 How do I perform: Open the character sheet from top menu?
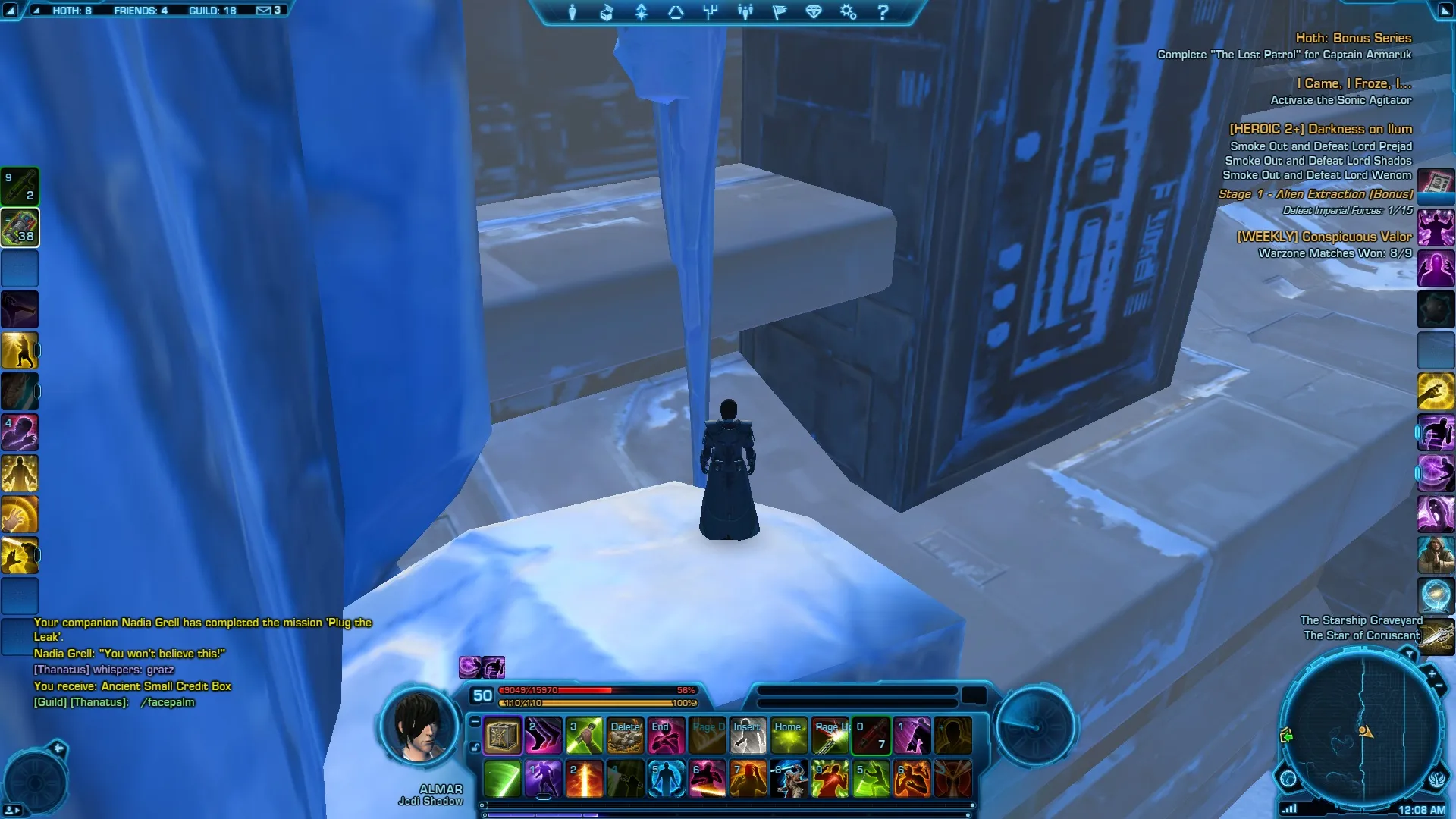(573, 12)
